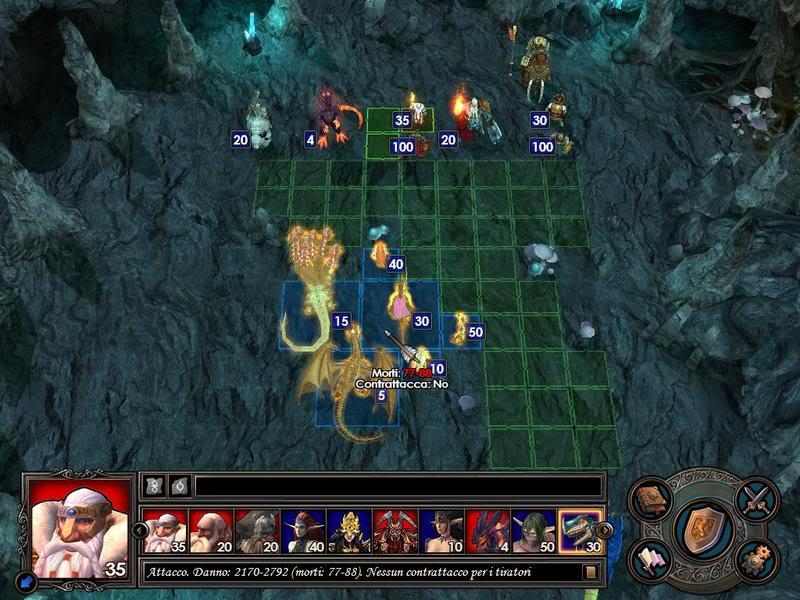Select the red dragon portrait numbered 4
The width and height of the screenshot is (800, 600).
click(x=487, y=531)
